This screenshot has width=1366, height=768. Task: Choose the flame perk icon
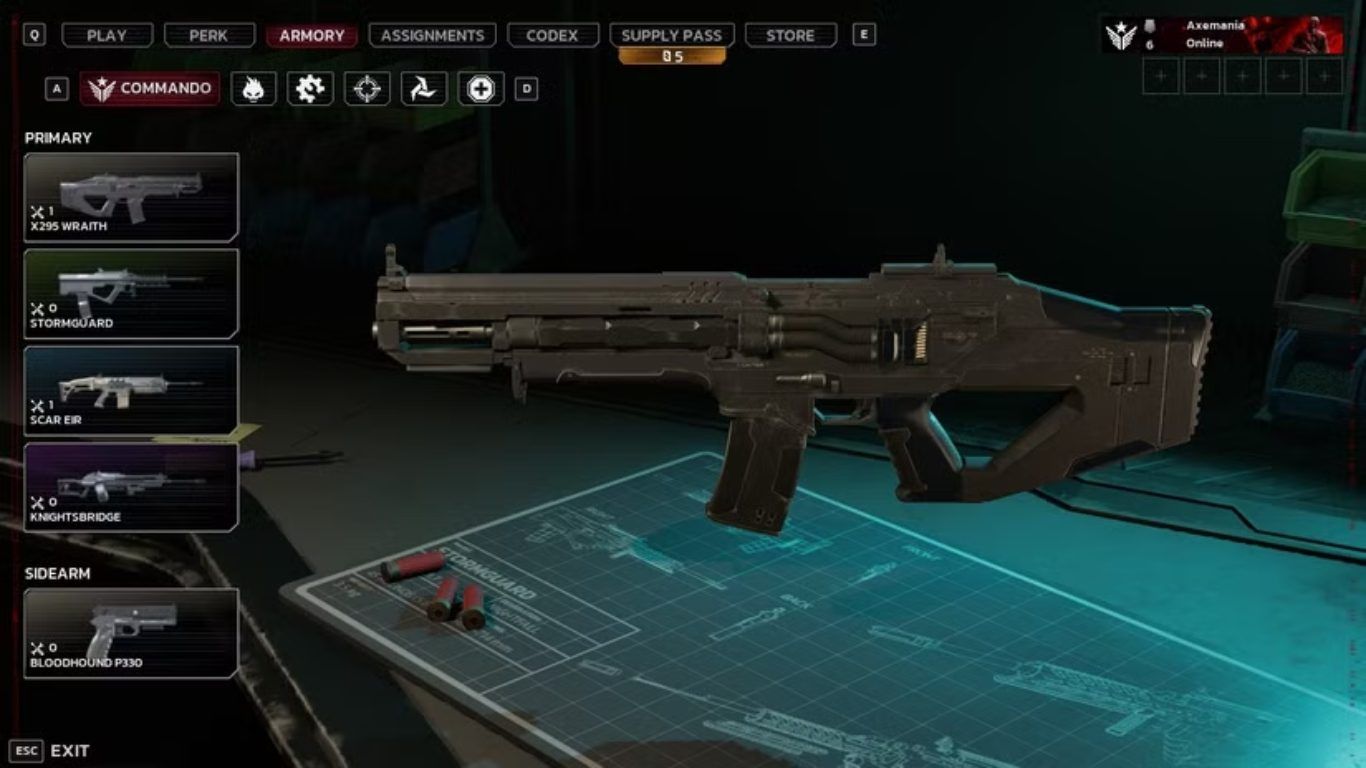(253, 88)
